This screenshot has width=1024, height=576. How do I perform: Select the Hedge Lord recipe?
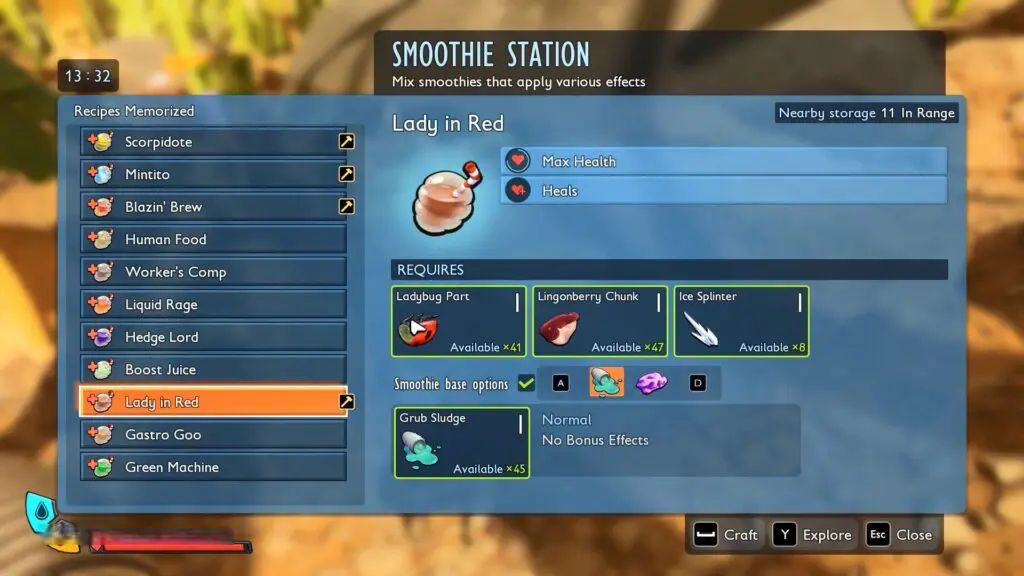pyautogui.click(x=213, y=337)
